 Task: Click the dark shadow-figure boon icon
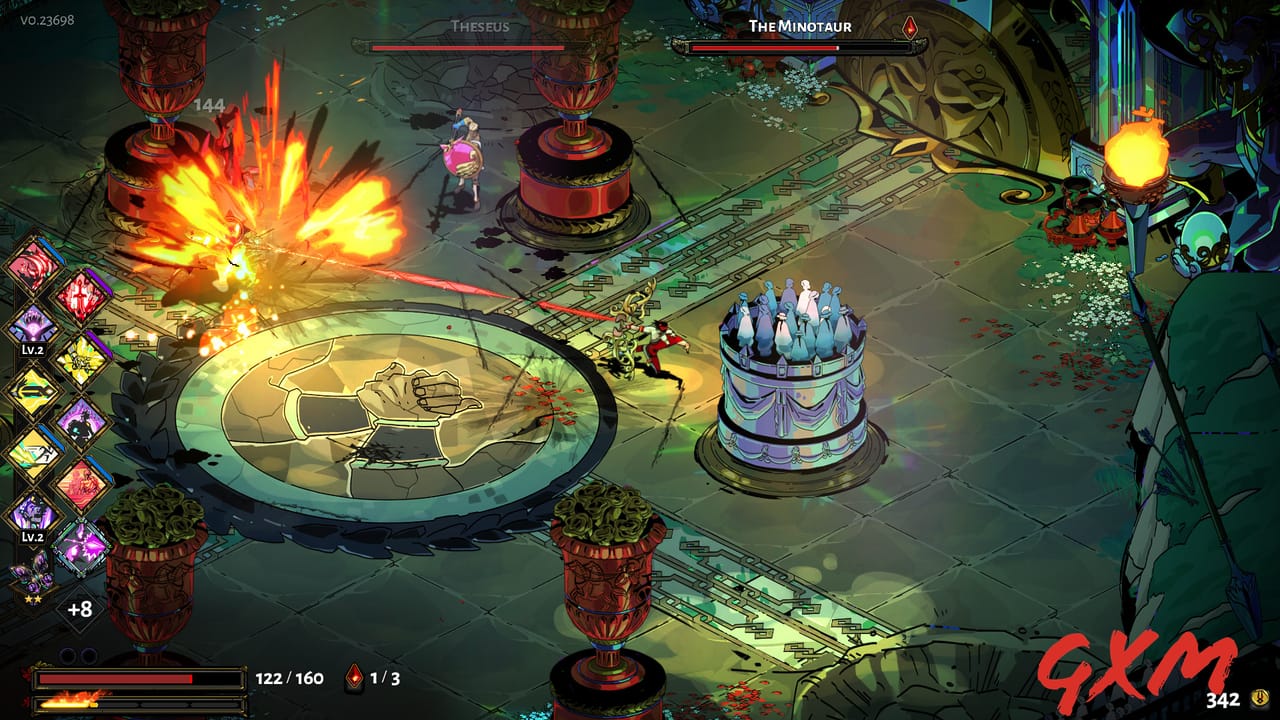tap(81, 422)
